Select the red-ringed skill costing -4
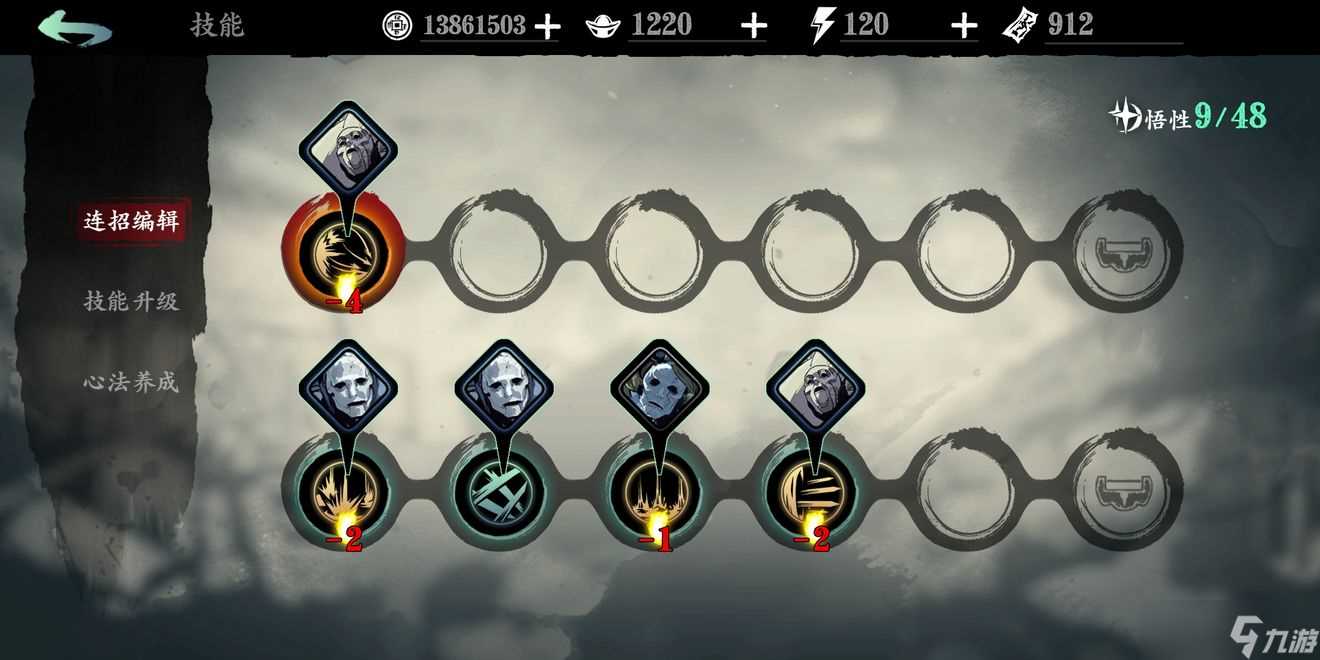Screen dimensions: 1320x660 [342, 248]
